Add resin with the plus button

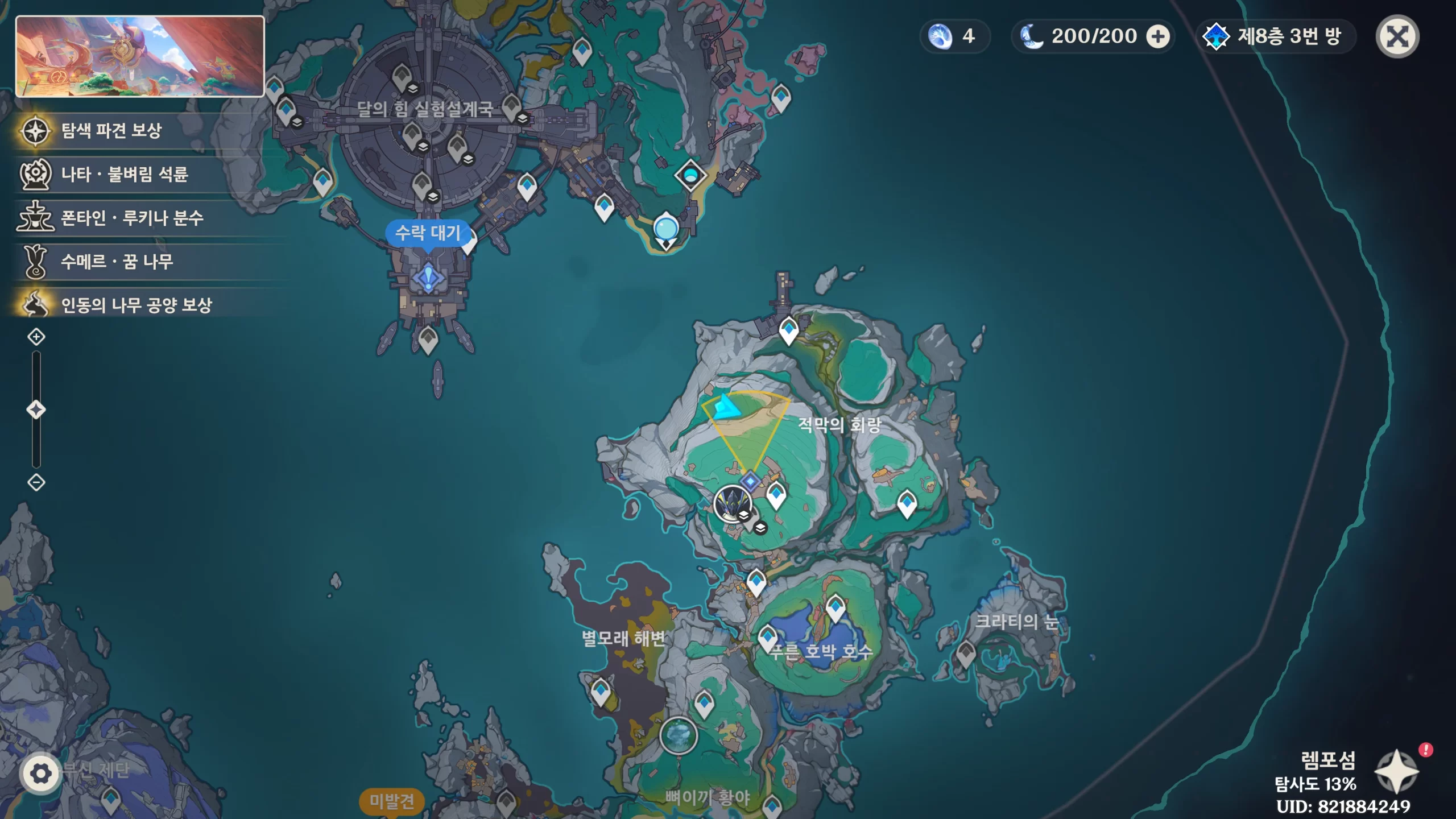pyautogui.click(x=1157, y=37)
